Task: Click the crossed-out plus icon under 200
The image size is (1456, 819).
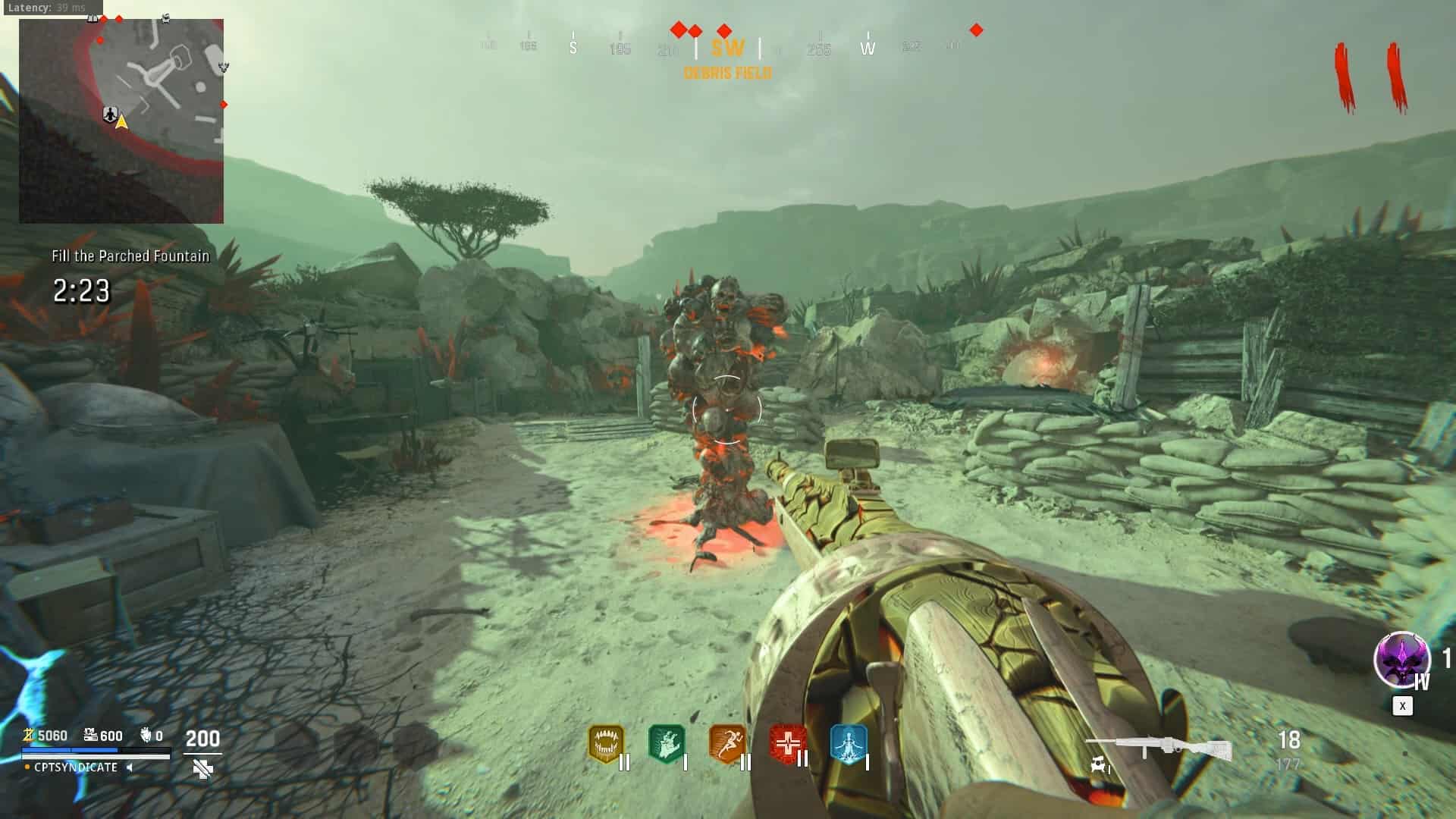Action: coord(202,769)
